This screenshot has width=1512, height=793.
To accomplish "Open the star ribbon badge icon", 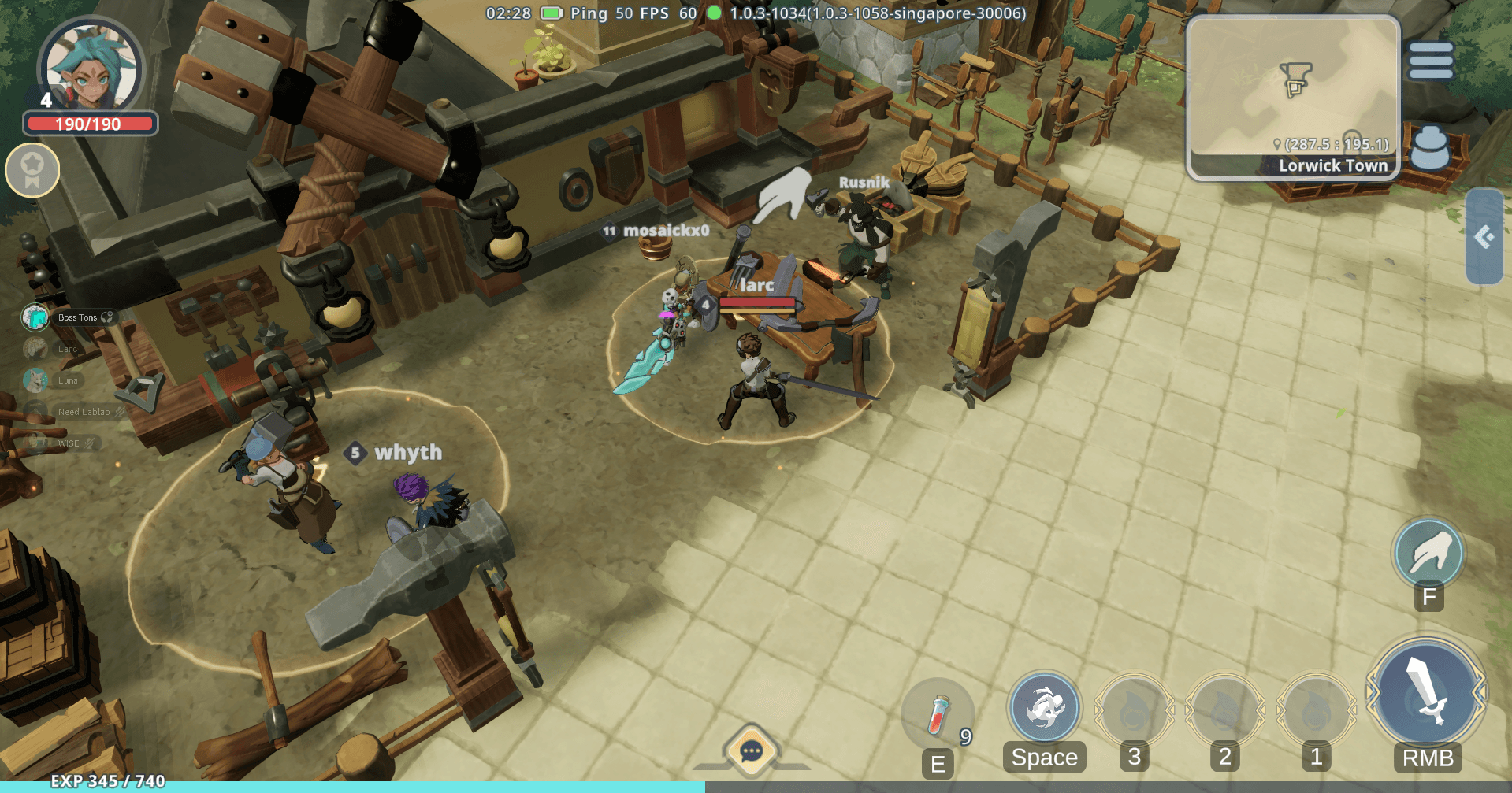I will (32, 169).
